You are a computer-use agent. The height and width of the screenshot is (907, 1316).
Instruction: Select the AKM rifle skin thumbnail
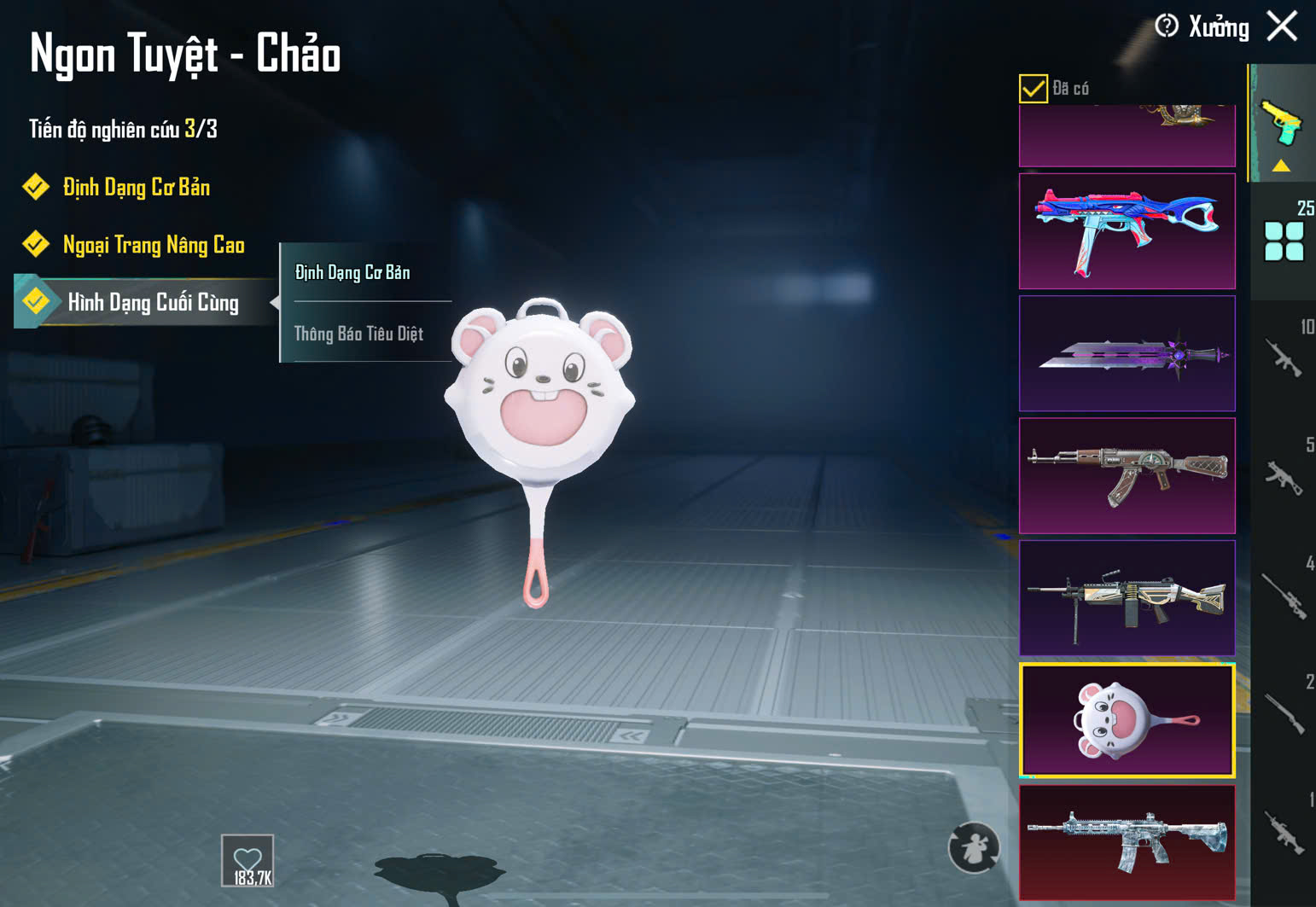(x=1127, y=475)
